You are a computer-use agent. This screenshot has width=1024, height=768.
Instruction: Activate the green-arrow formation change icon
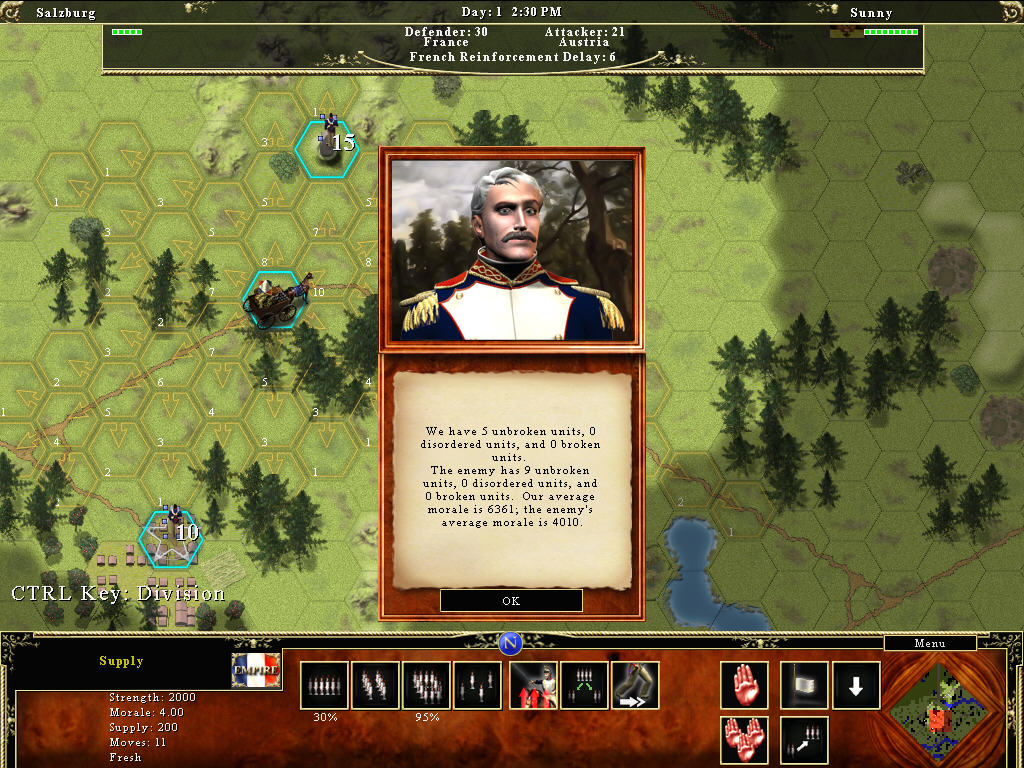point(584,686)
